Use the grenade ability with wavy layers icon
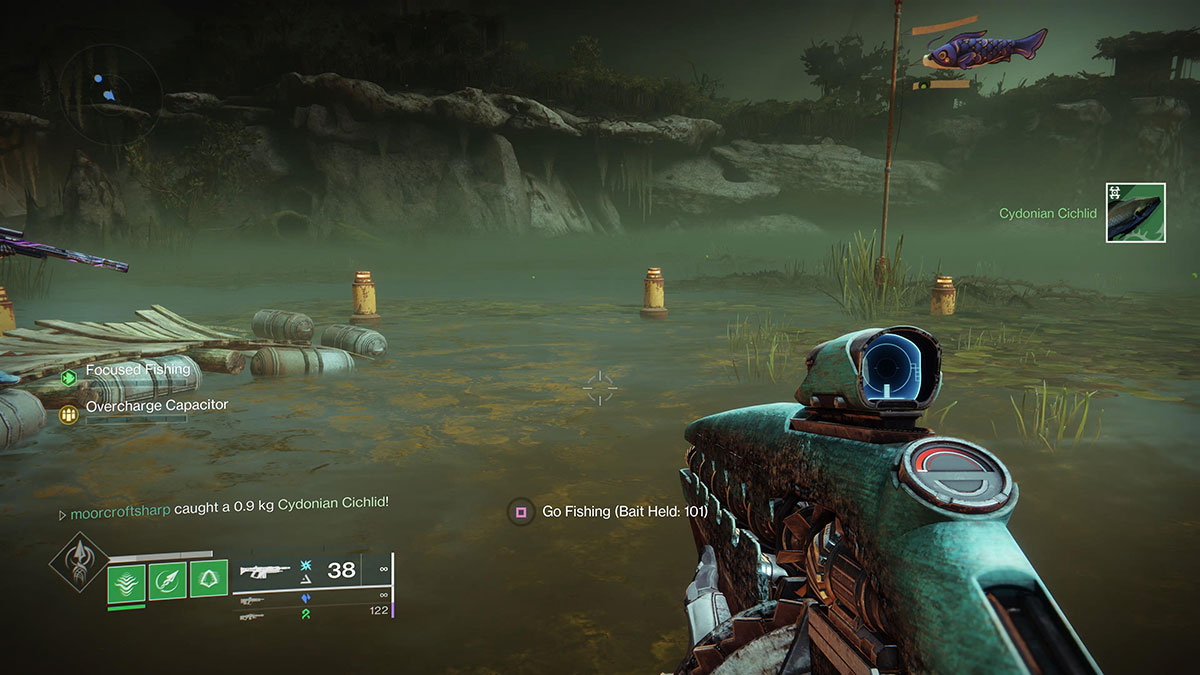The width and height of the screenshot is (1200, 675). tap(126, 581)
